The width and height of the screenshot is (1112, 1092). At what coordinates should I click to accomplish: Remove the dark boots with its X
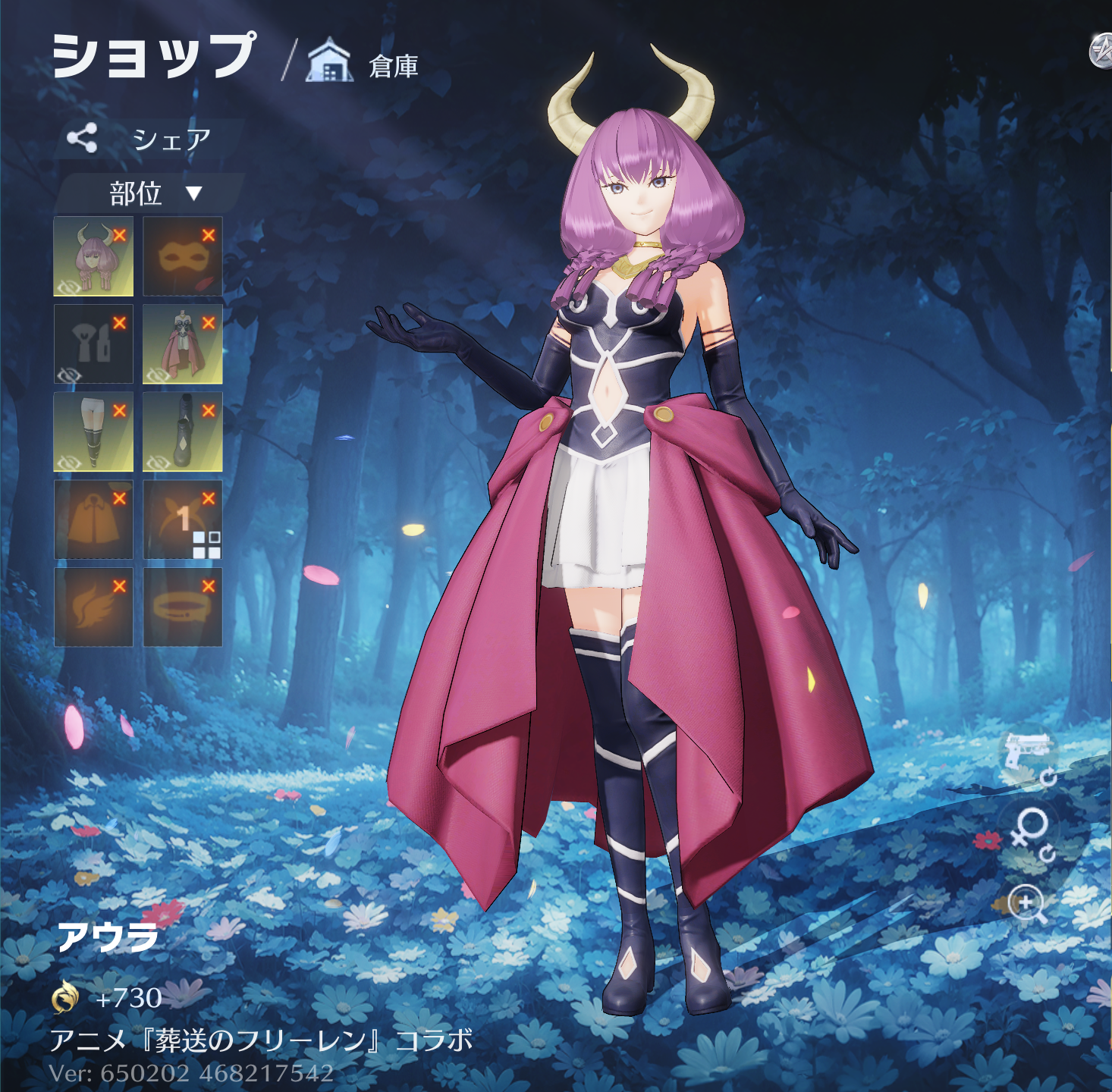pyautogui.click(x=209, y=411)
